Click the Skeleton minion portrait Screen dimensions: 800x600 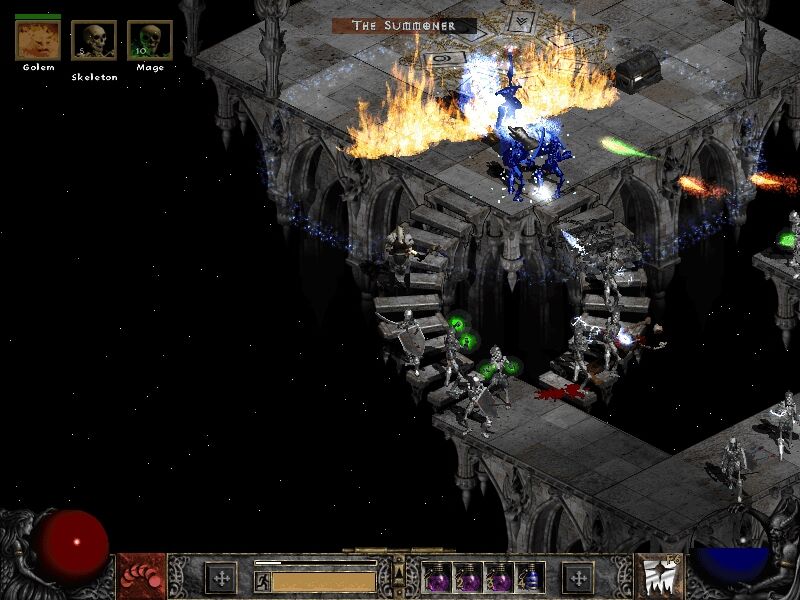coord(94,40)
